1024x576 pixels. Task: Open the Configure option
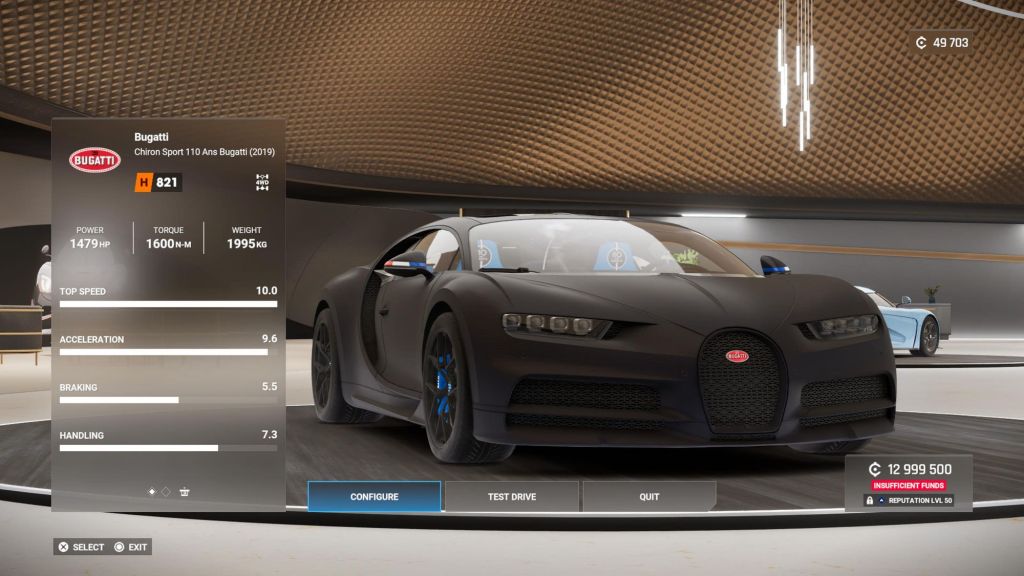pyautogui.click(x=374, y=497)
